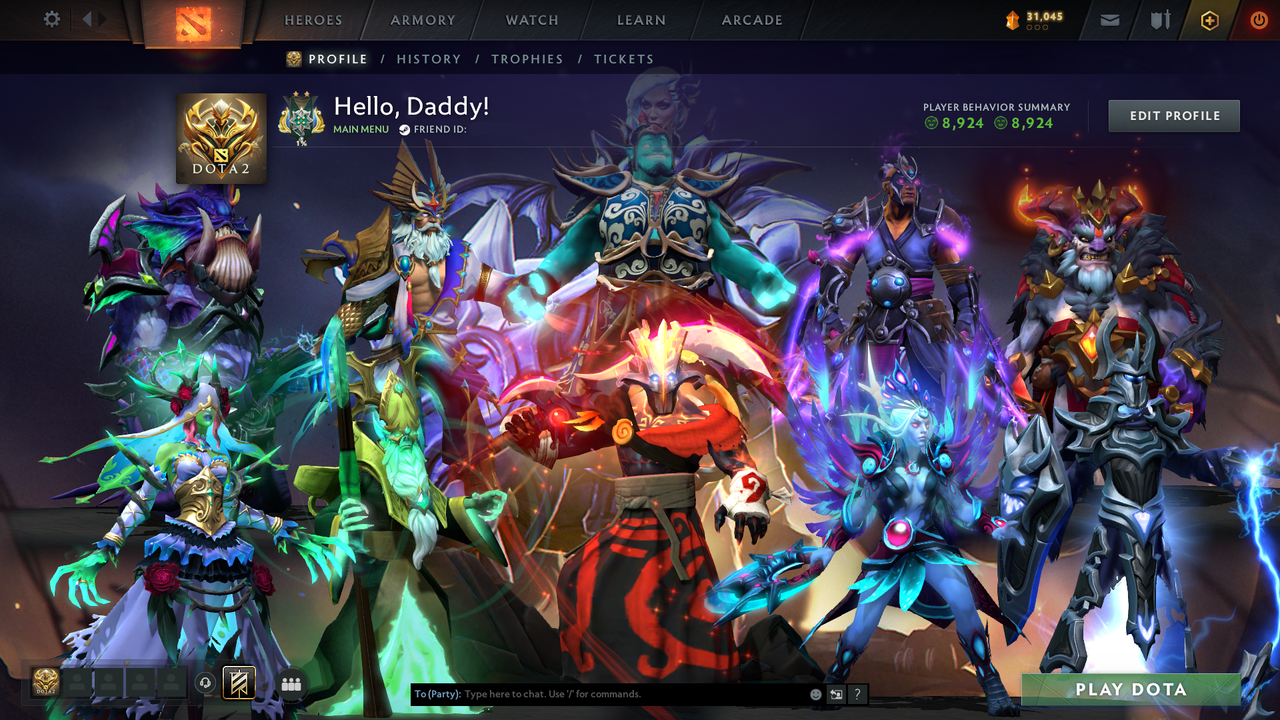Click the 8,924 behavior score indicator
The width and height of the screenshot is (1280, 720).
955,123
